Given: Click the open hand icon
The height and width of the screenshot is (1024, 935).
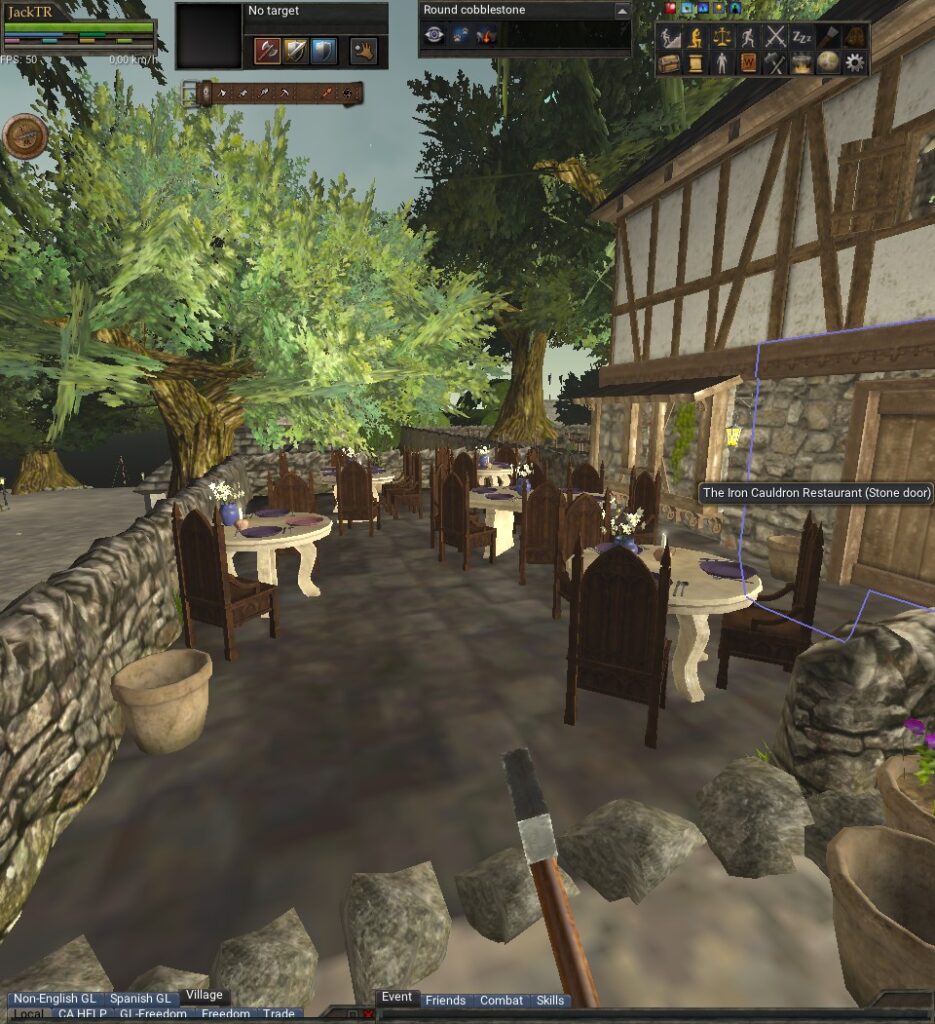Looking at the screenshot, I should pyautogui.click(x=362, y=50).
